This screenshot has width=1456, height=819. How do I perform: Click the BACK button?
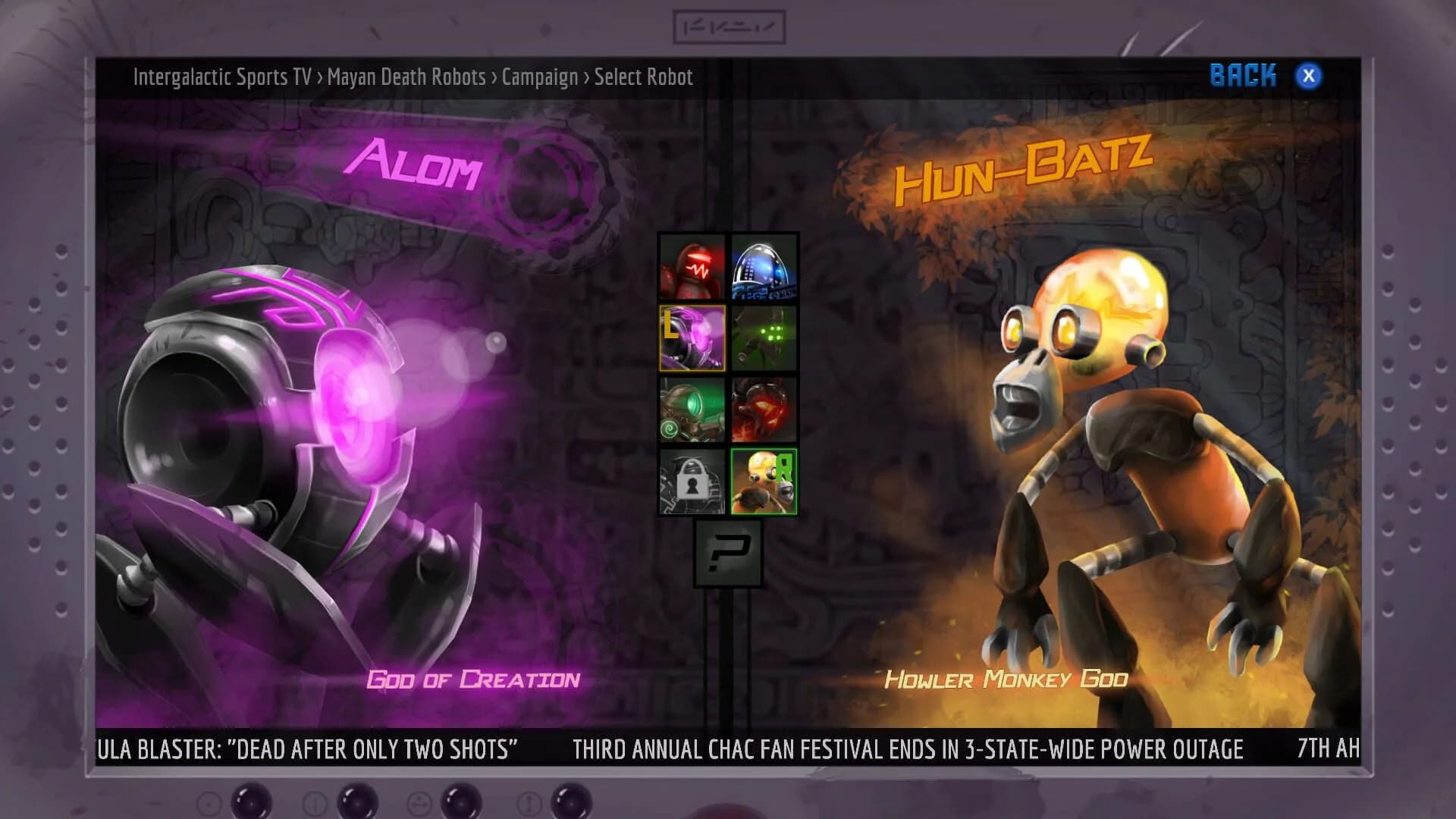point(1244,75)
